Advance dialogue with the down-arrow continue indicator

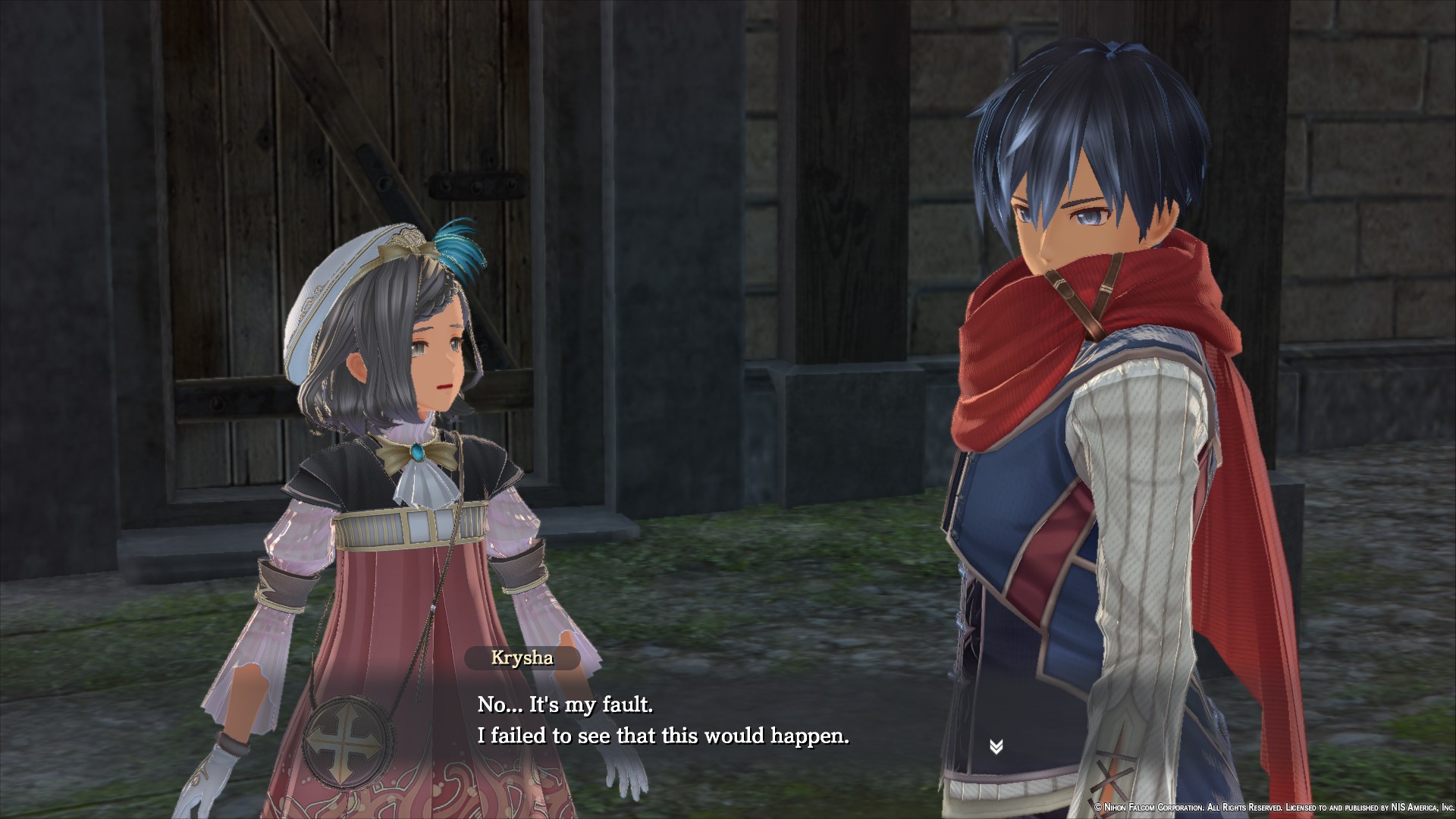(996, 747)
